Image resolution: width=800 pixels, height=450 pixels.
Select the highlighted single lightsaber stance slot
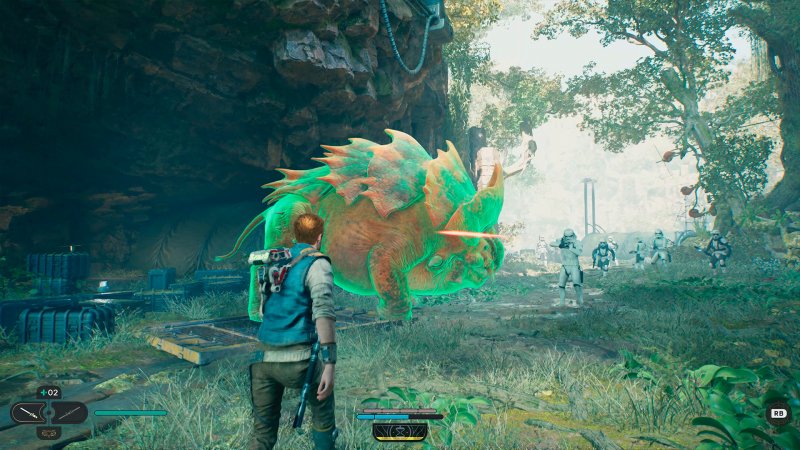[x=30, y=412]
